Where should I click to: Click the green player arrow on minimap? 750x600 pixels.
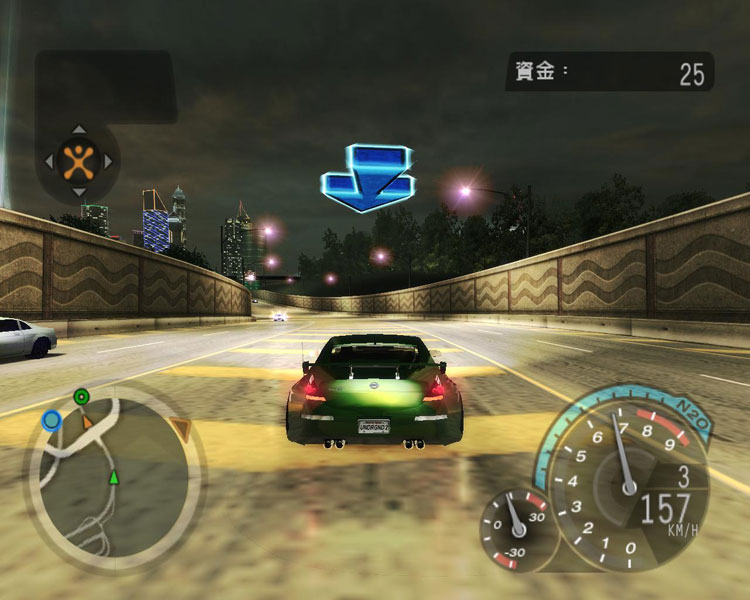[x=114, y=476]
